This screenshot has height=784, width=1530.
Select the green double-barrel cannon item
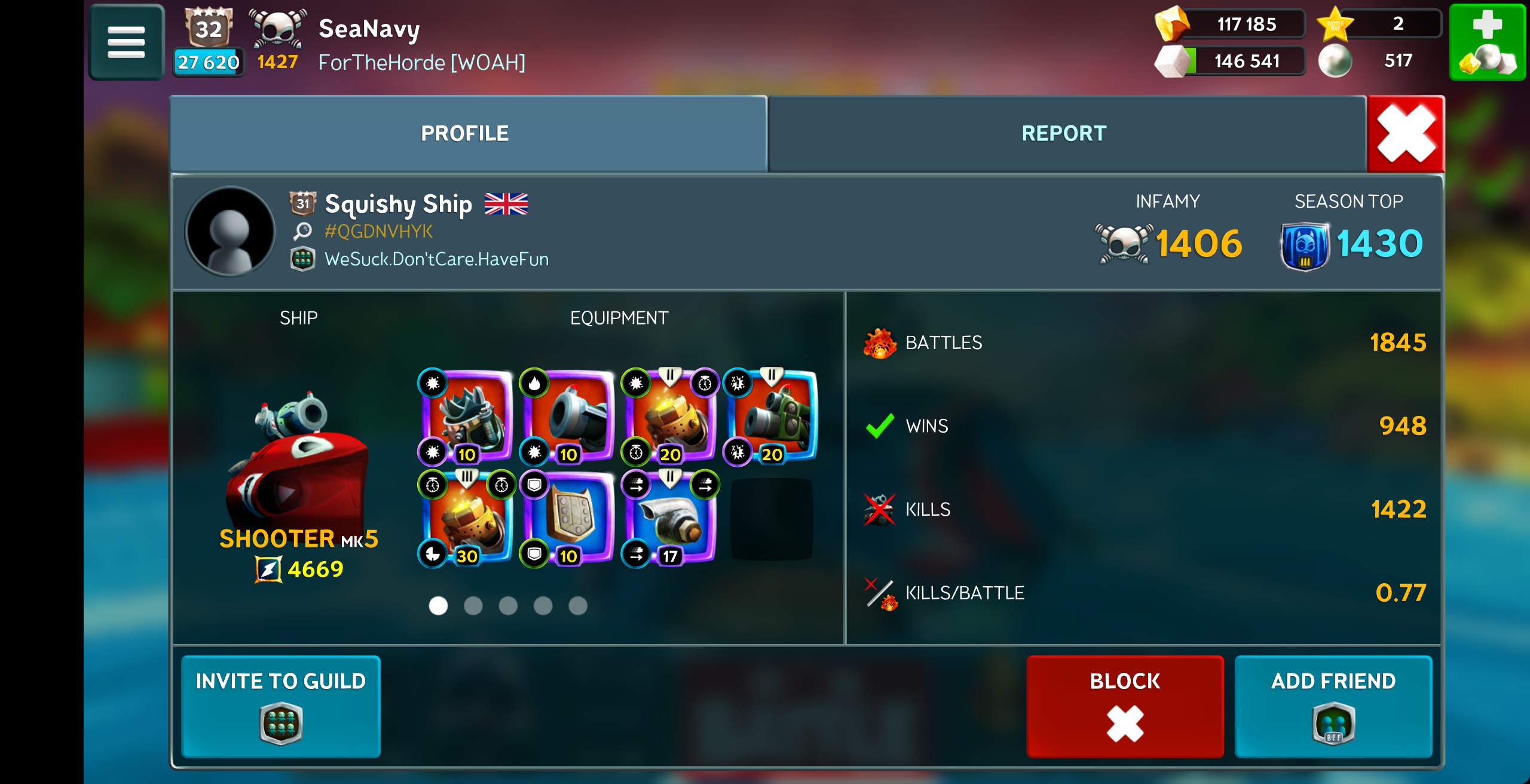(x=772, y=416)
